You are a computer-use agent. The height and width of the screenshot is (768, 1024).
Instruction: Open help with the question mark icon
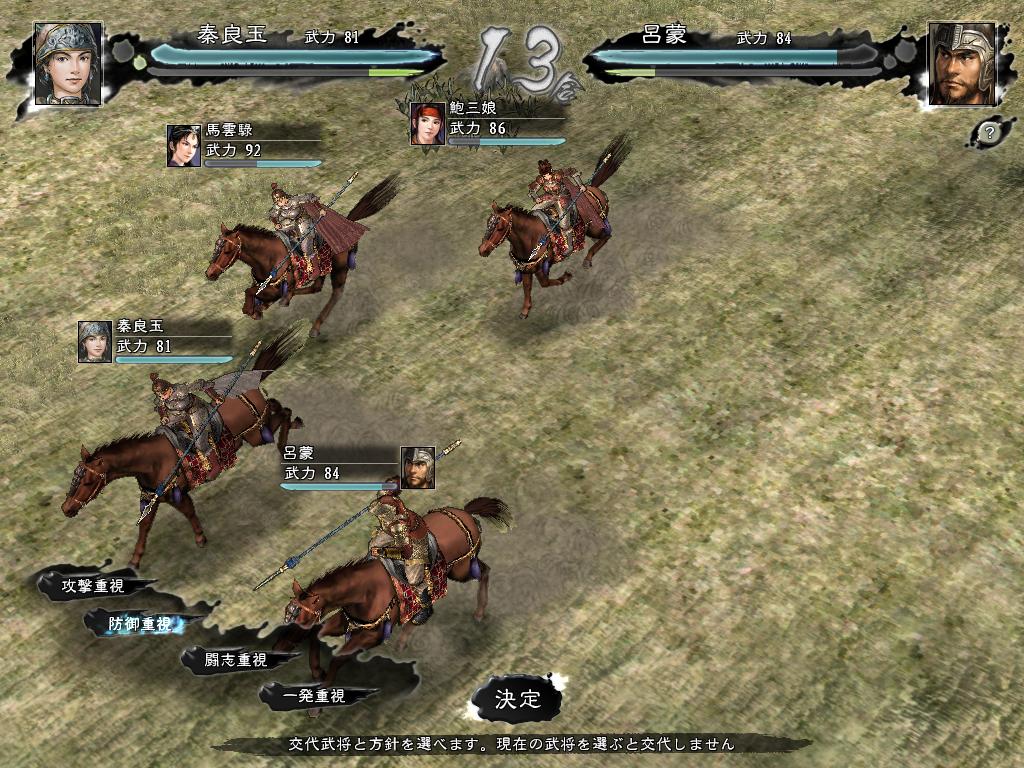[989, 132]
